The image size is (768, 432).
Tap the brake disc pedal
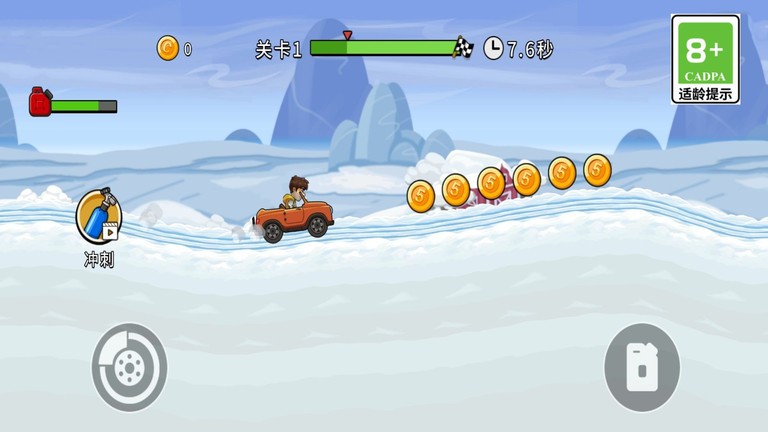pyautogui.click(x=129, y=367)
